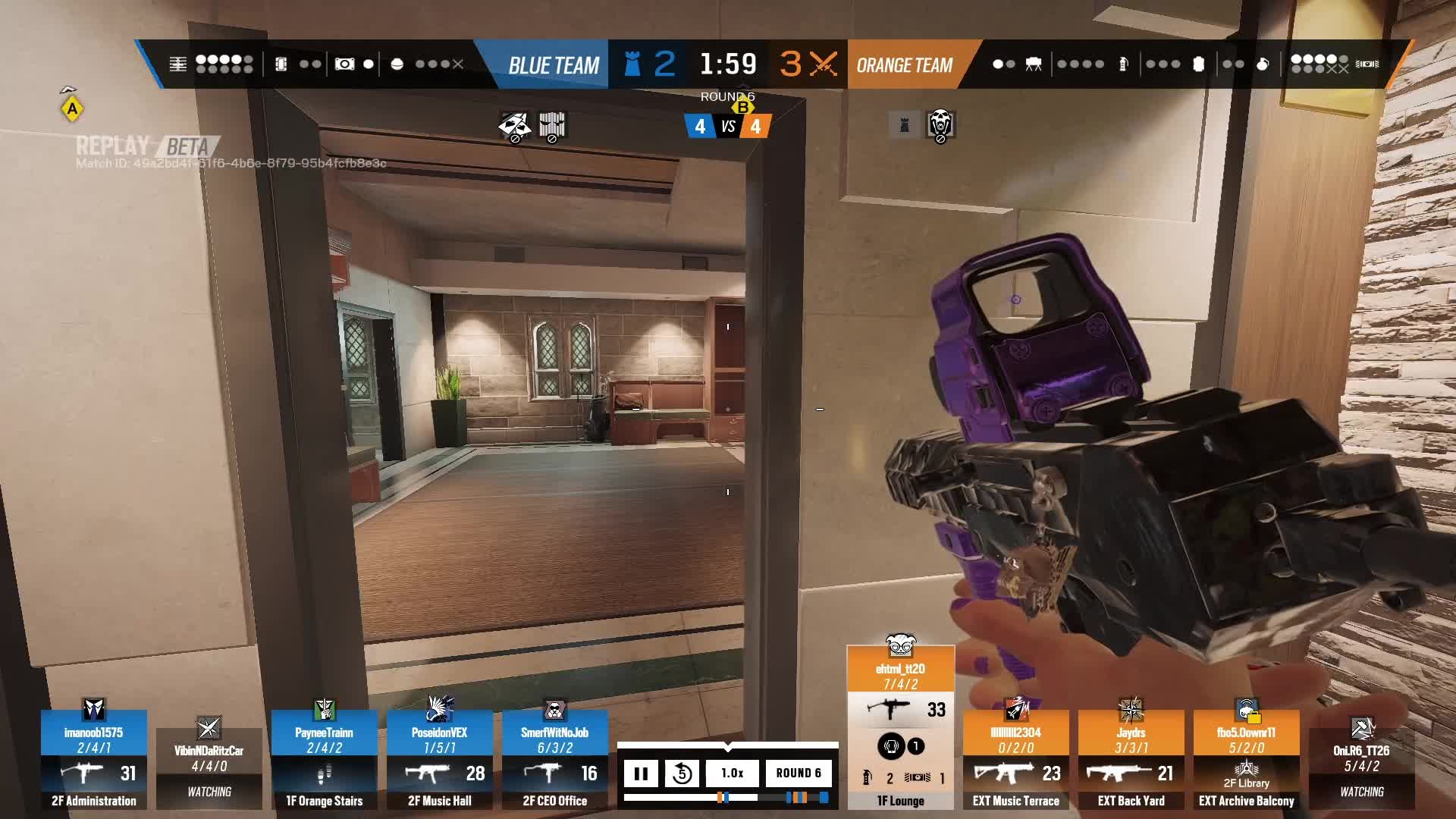
Task: Pause the replay playback
Action: point(642,773)
